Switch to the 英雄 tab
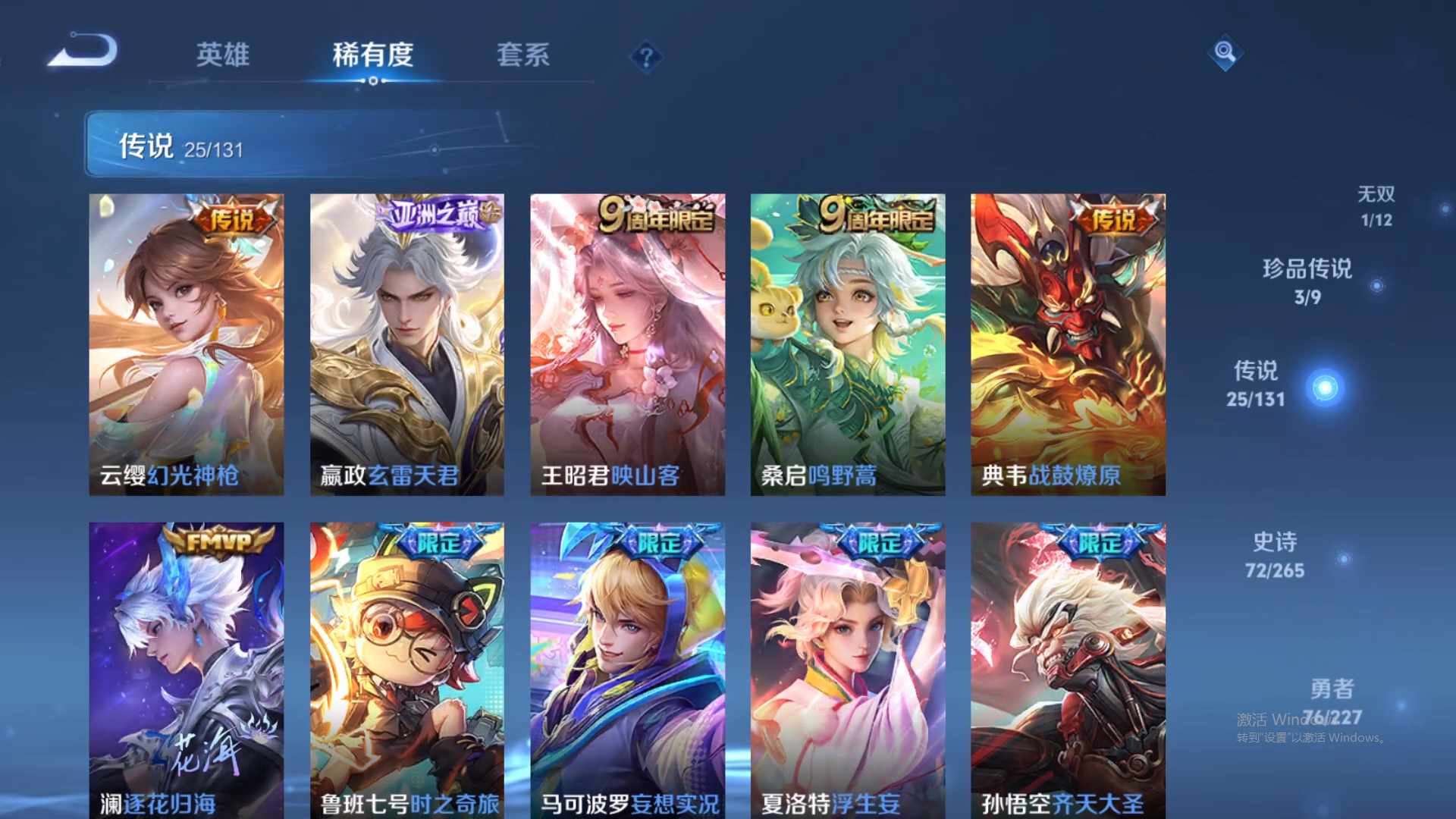 pos(224,55)
